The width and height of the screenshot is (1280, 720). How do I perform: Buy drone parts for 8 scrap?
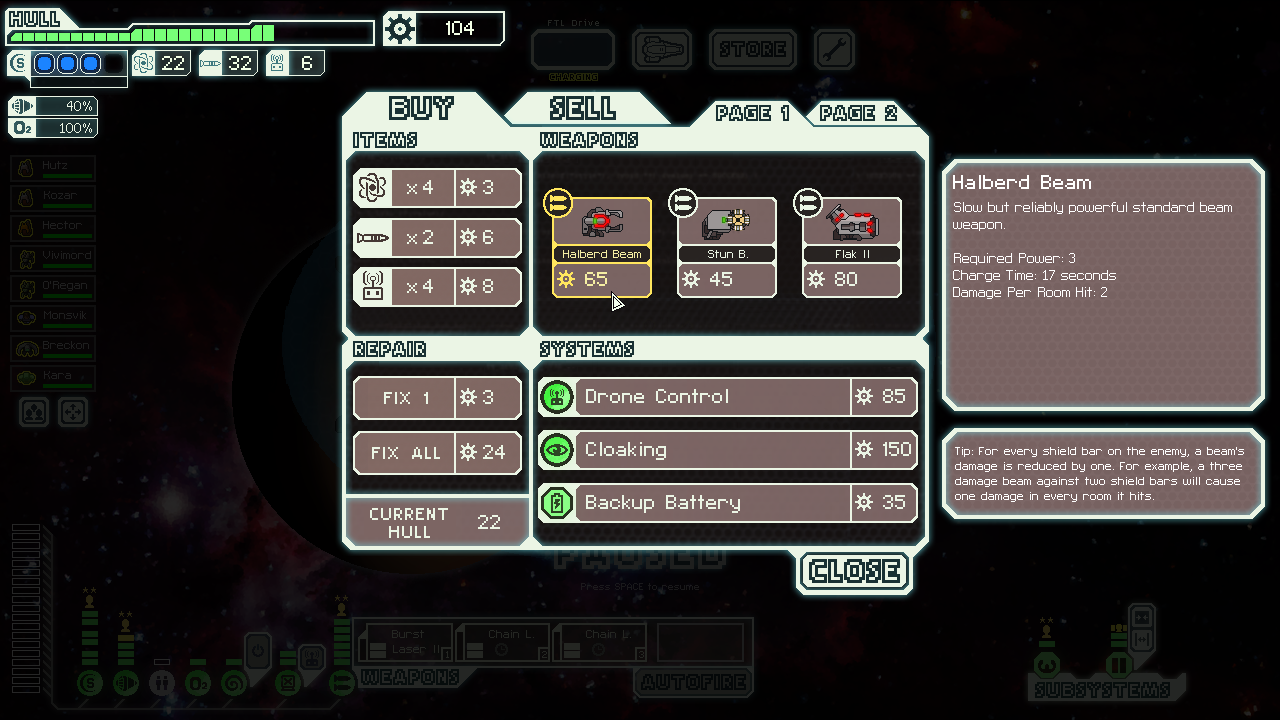point(437,287)
